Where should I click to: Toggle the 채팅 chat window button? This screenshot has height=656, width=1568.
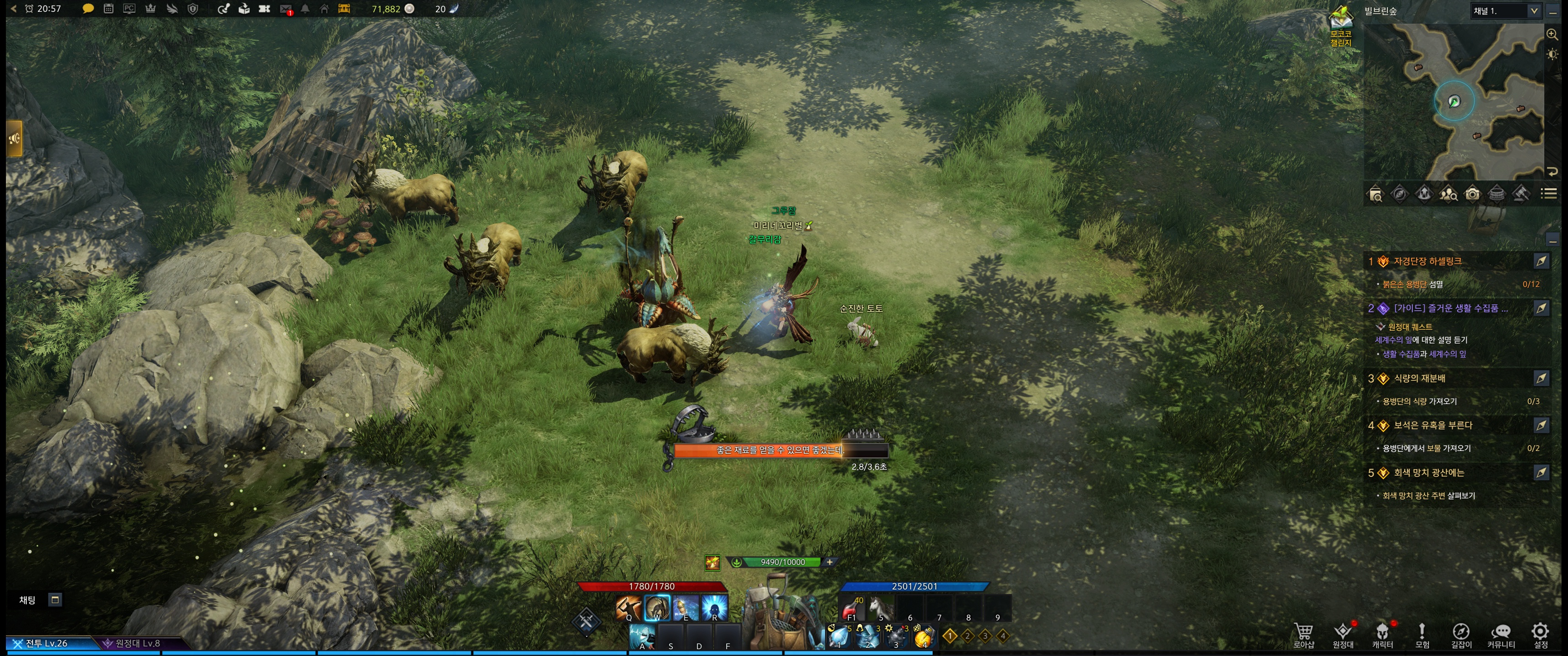click(x=55, y=600)
